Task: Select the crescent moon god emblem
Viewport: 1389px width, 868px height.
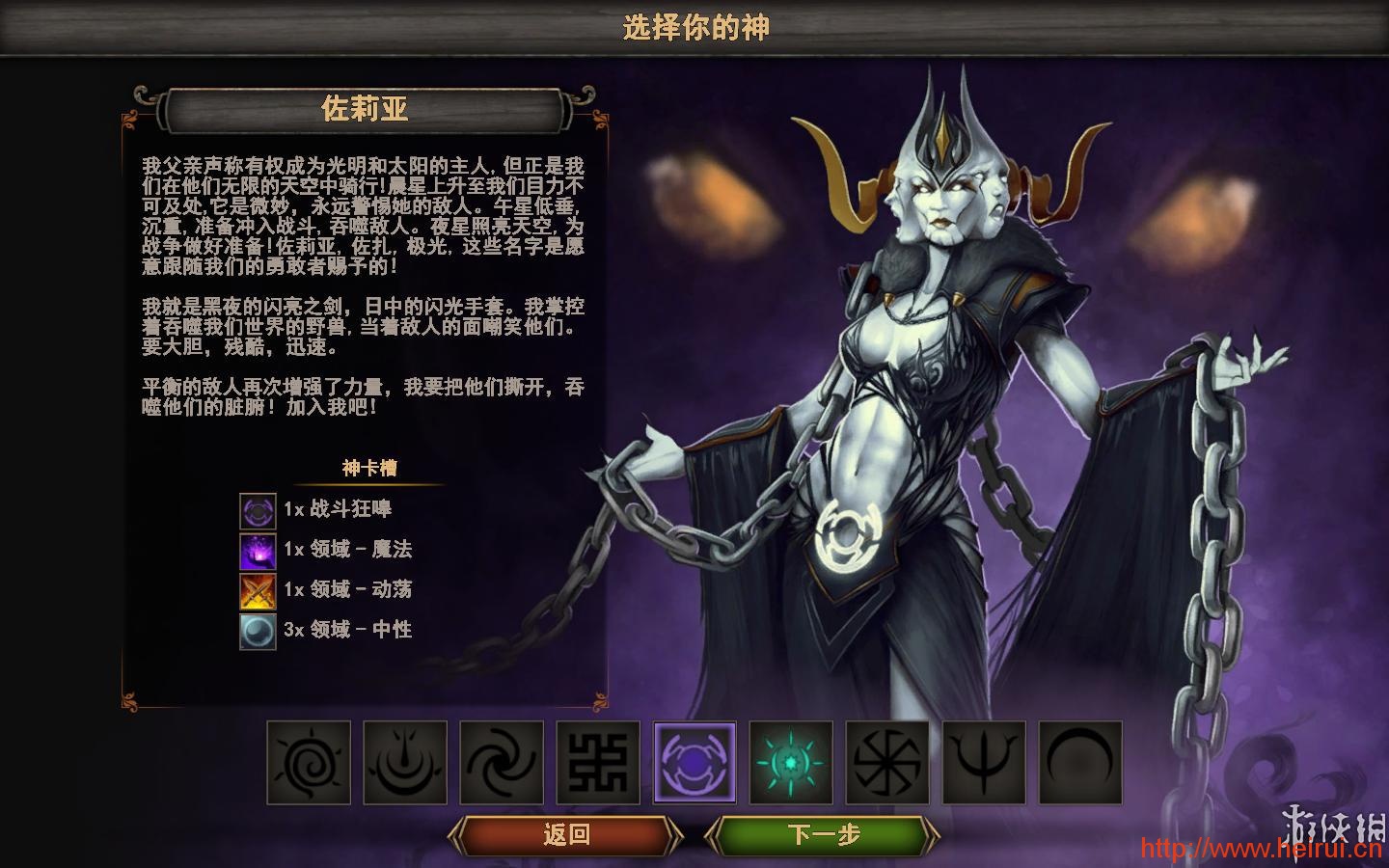Action: 1080,762
